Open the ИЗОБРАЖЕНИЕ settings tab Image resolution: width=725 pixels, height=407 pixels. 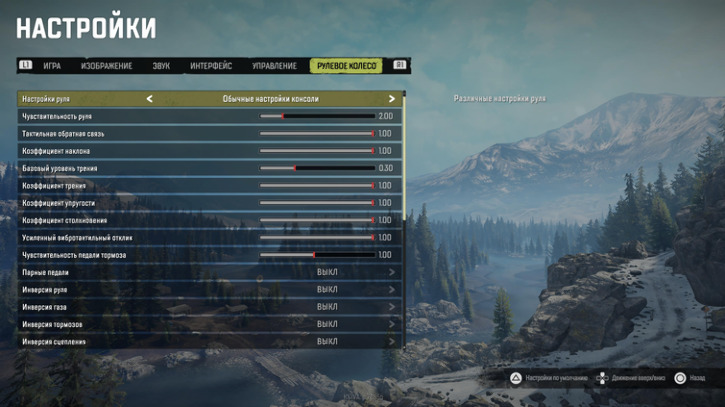(106, 66)
